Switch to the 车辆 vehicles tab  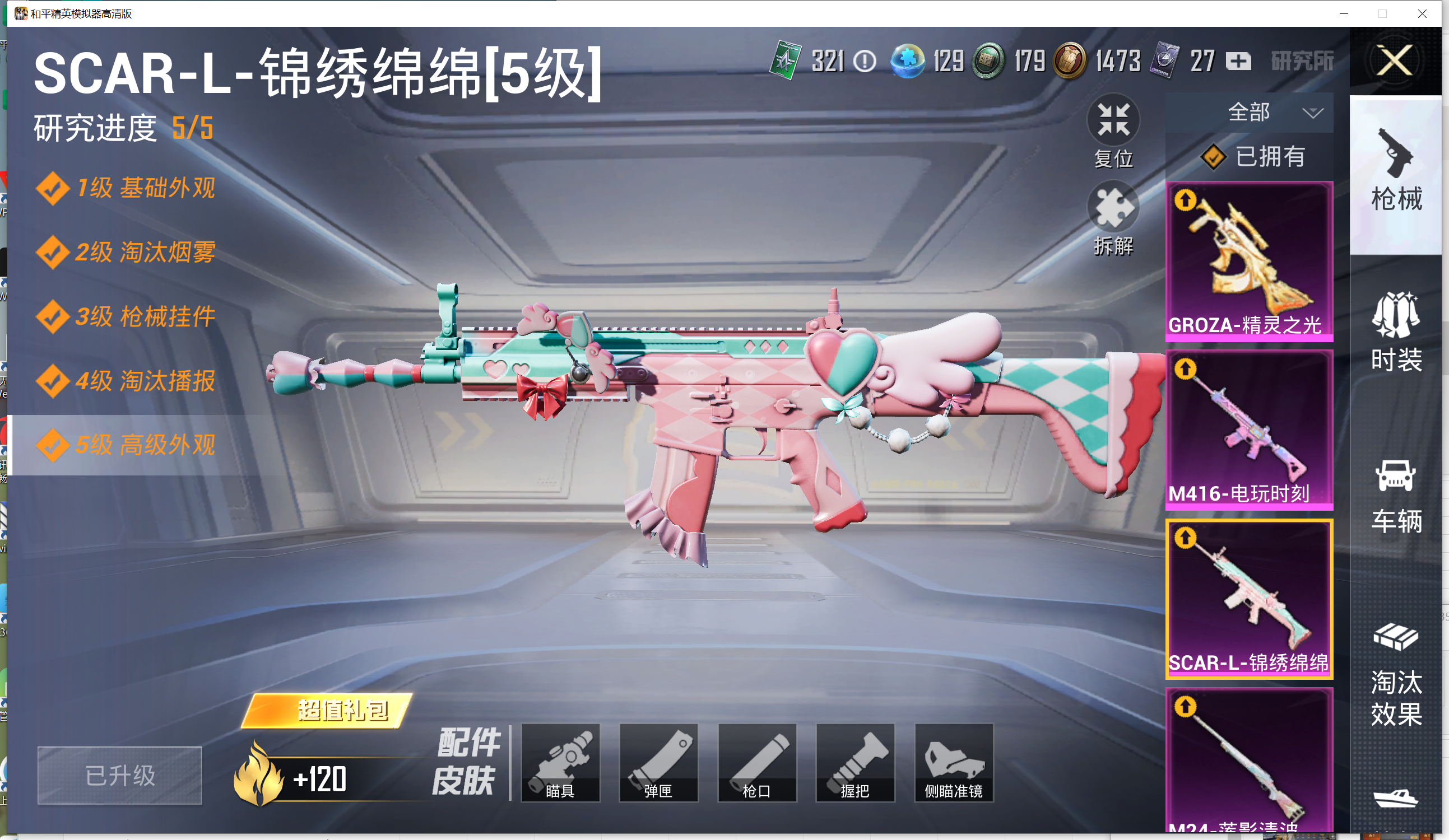tap(1396, 495)
